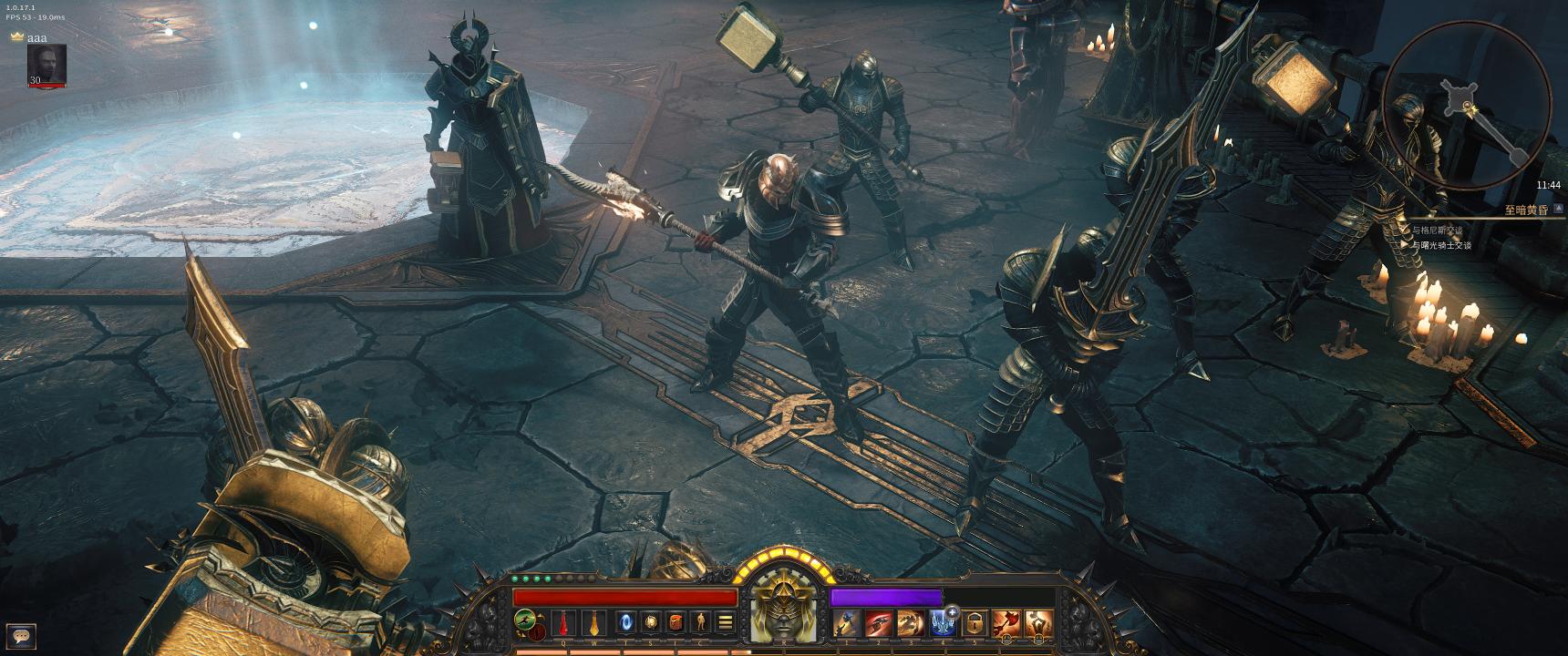
Task: Use the red axe mouse skill
Action: [1006, 624]
